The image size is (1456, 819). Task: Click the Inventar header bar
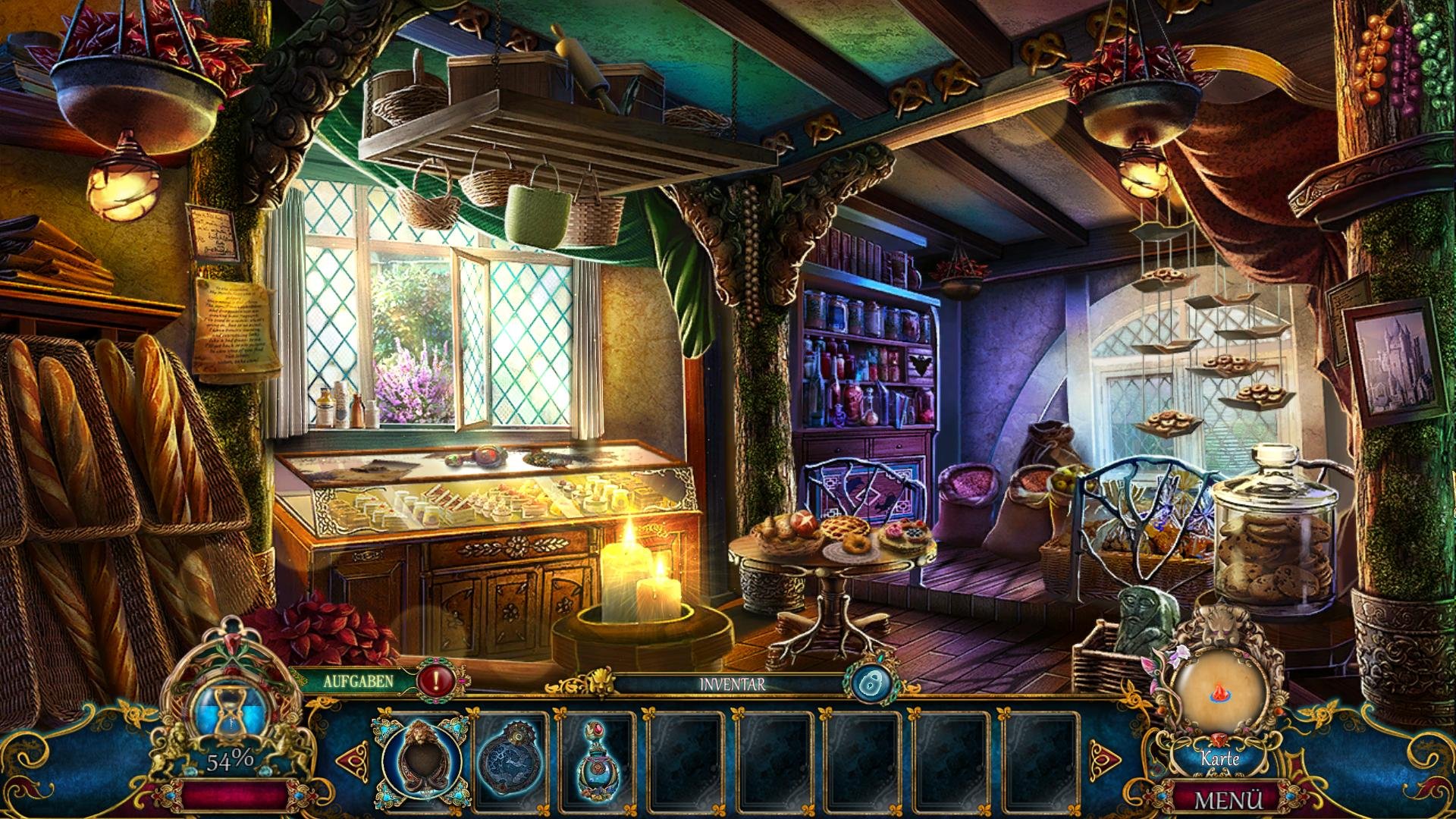coord(732,685)
